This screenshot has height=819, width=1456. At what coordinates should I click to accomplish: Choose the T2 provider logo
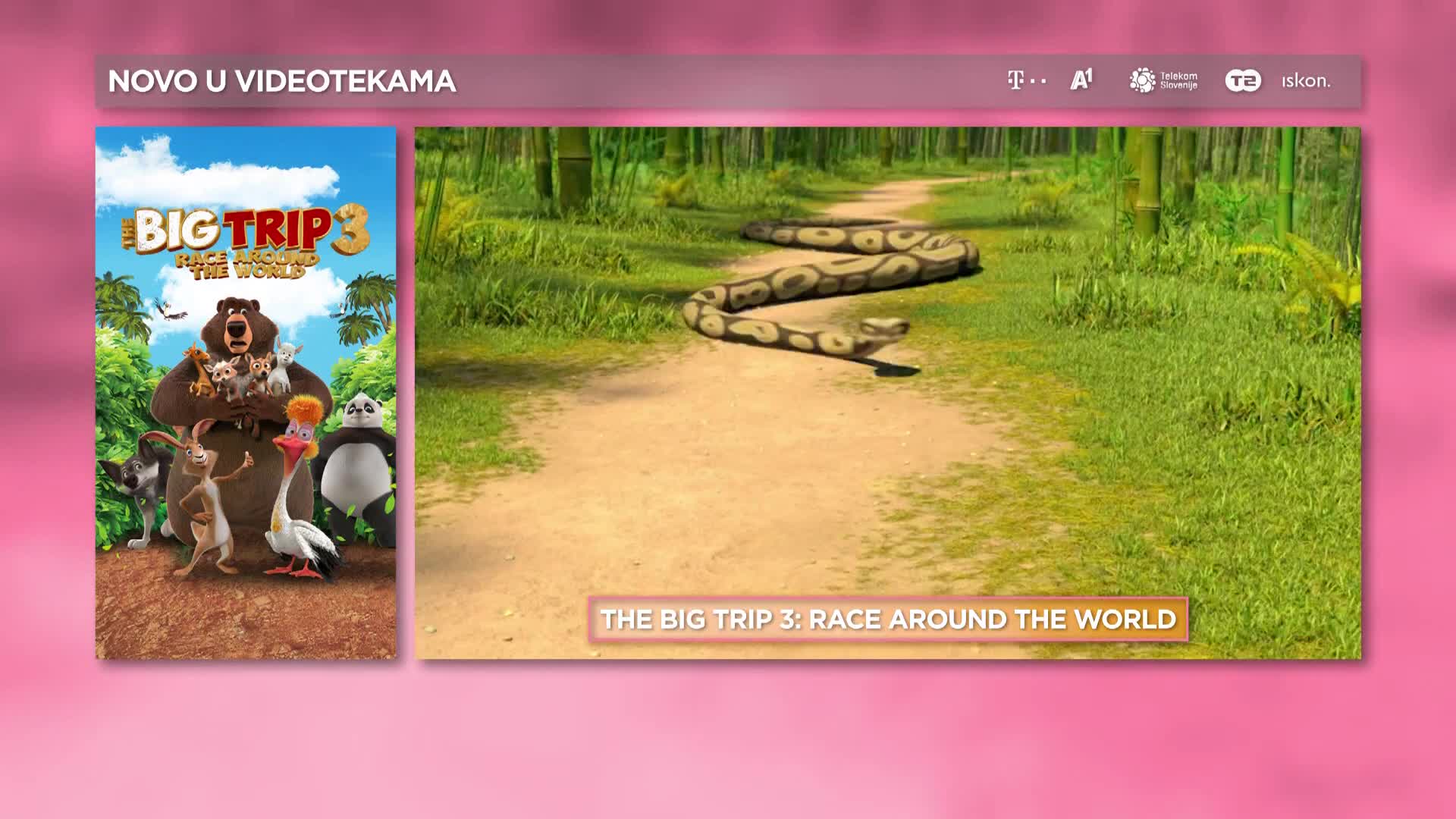pyautogui.click(x=1243, y=80)
